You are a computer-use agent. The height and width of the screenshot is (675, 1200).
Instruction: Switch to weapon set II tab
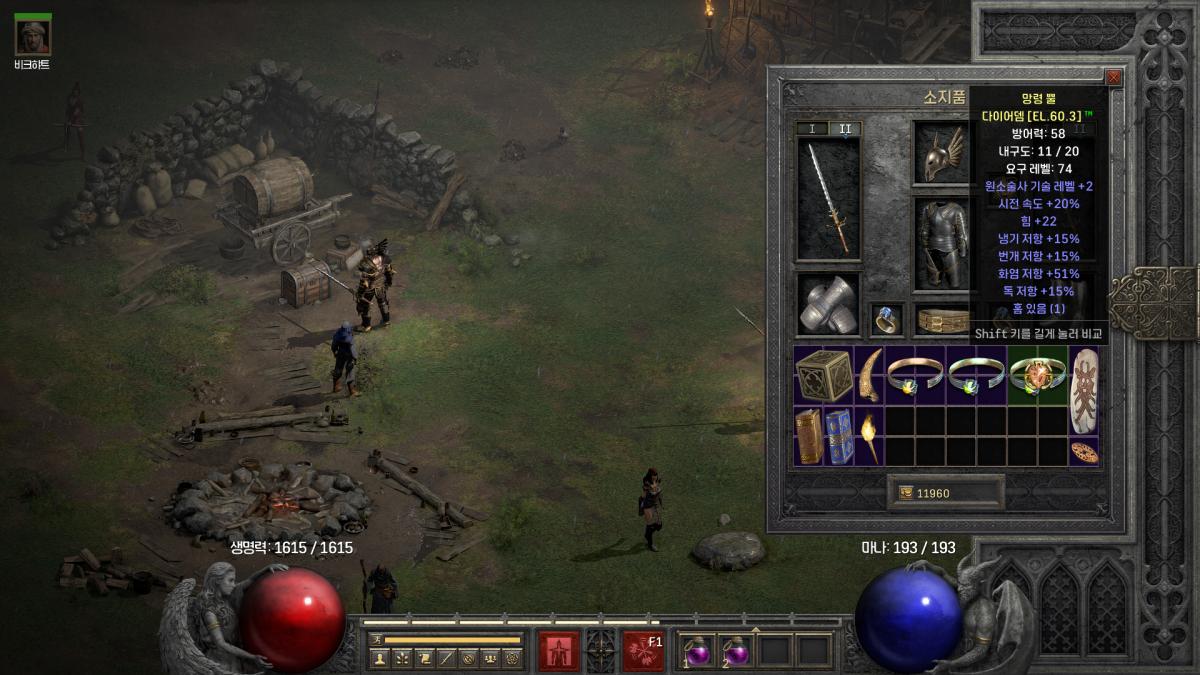pos(844,129)
